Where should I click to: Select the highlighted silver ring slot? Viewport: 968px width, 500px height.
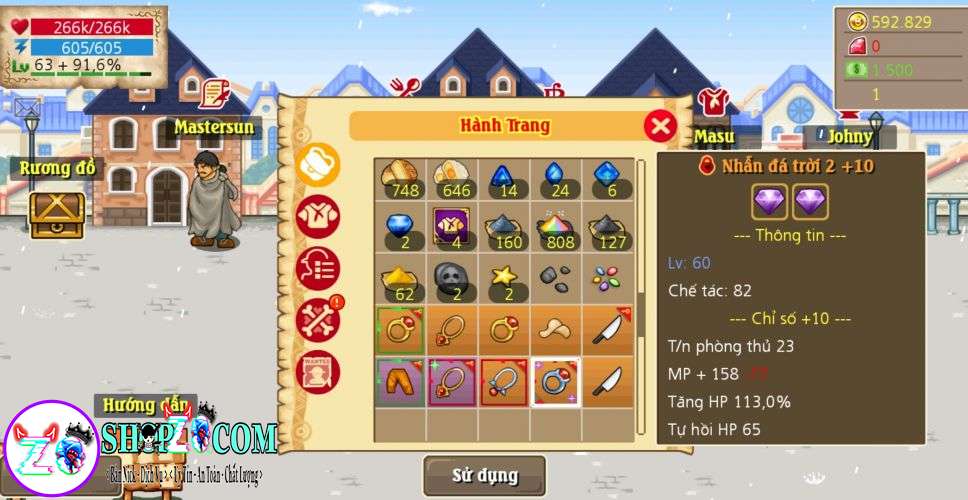coord(556,383)
